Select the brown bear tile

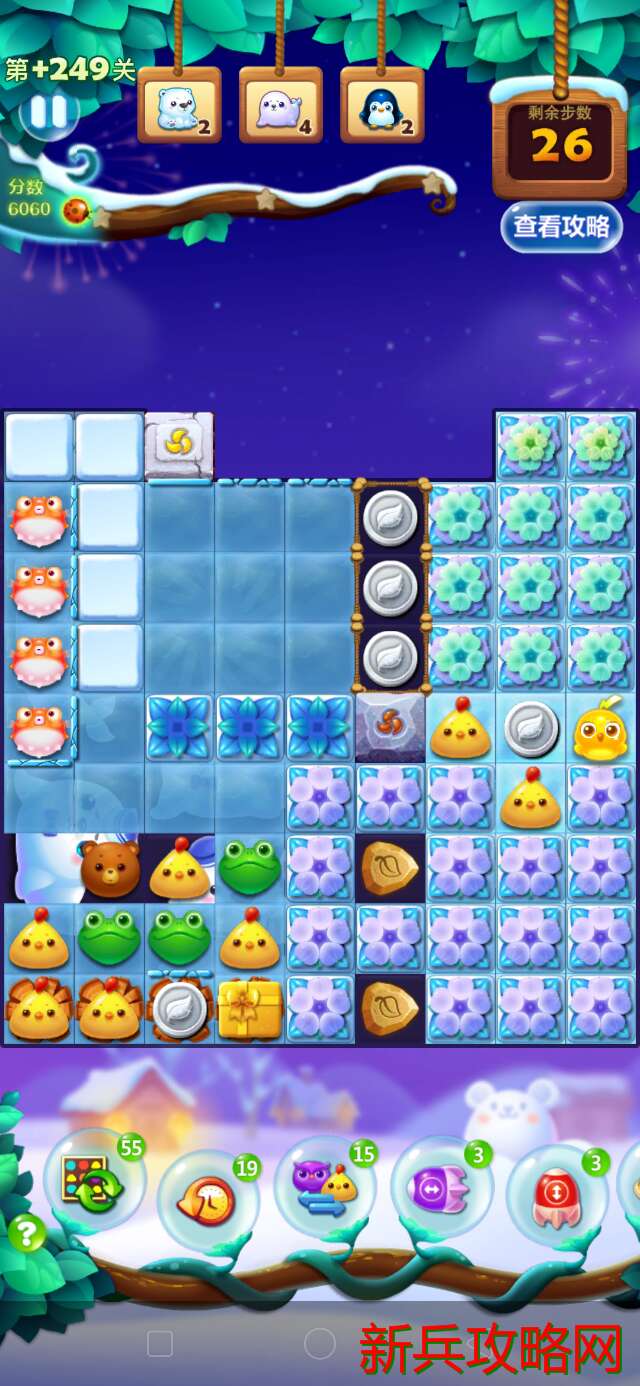click(110, 869)
